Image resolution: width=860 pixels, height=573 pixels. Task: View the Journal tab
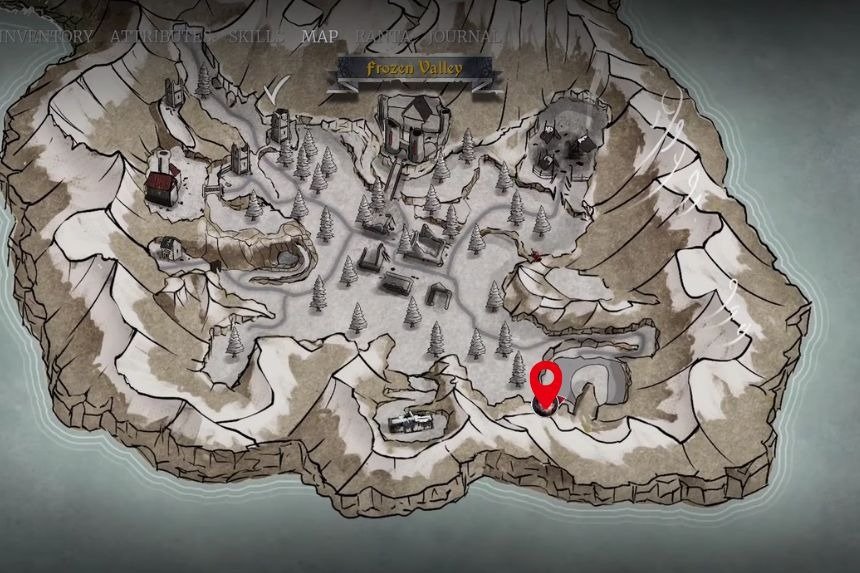464,36
